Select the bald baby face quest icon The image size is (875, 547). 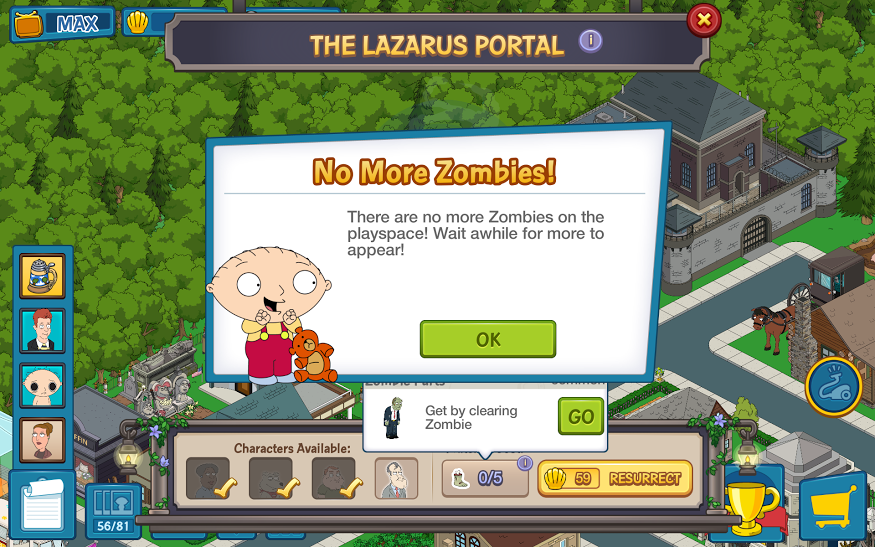43,385
